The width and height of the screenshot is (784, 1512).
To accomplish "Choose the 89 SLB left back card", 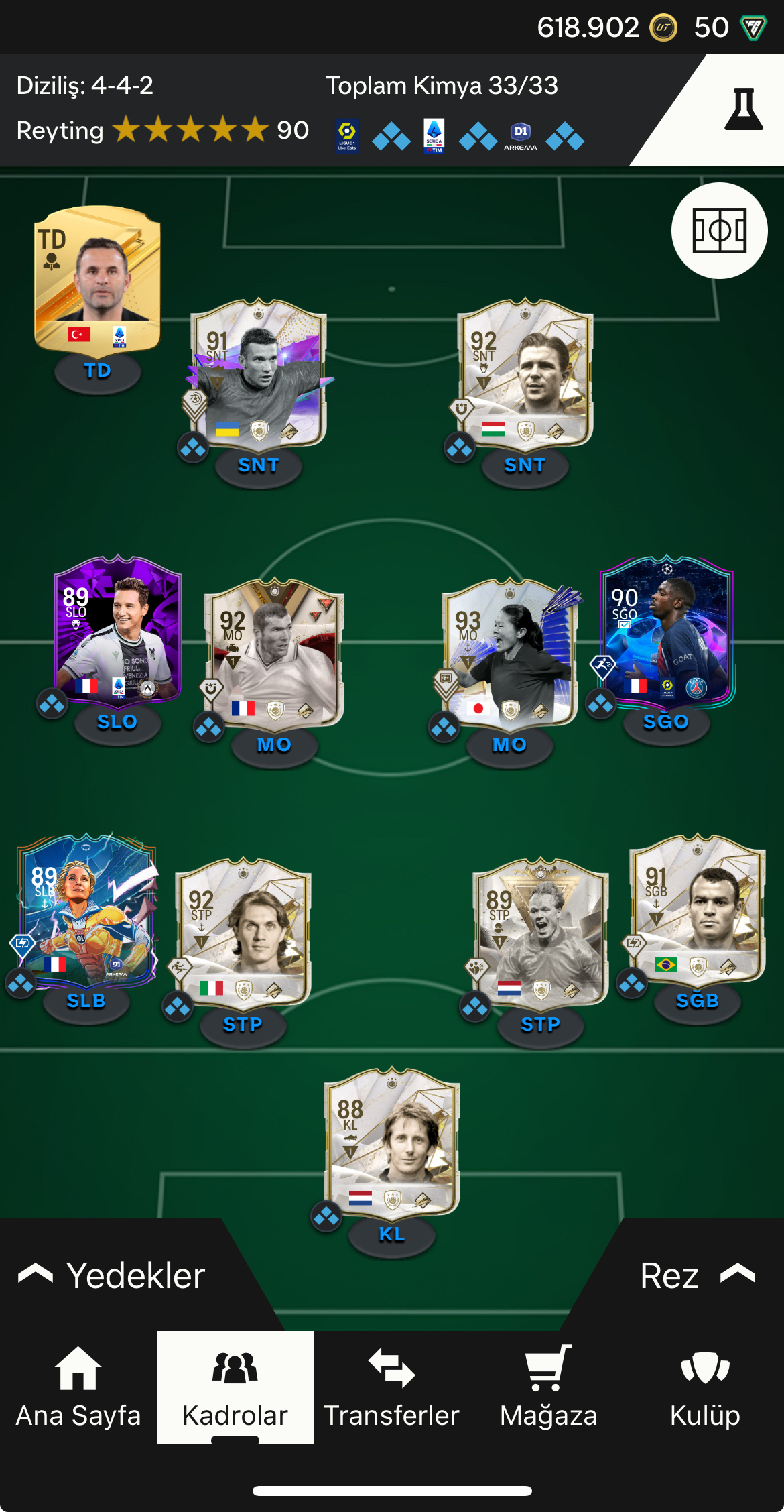I will (87, 911).
